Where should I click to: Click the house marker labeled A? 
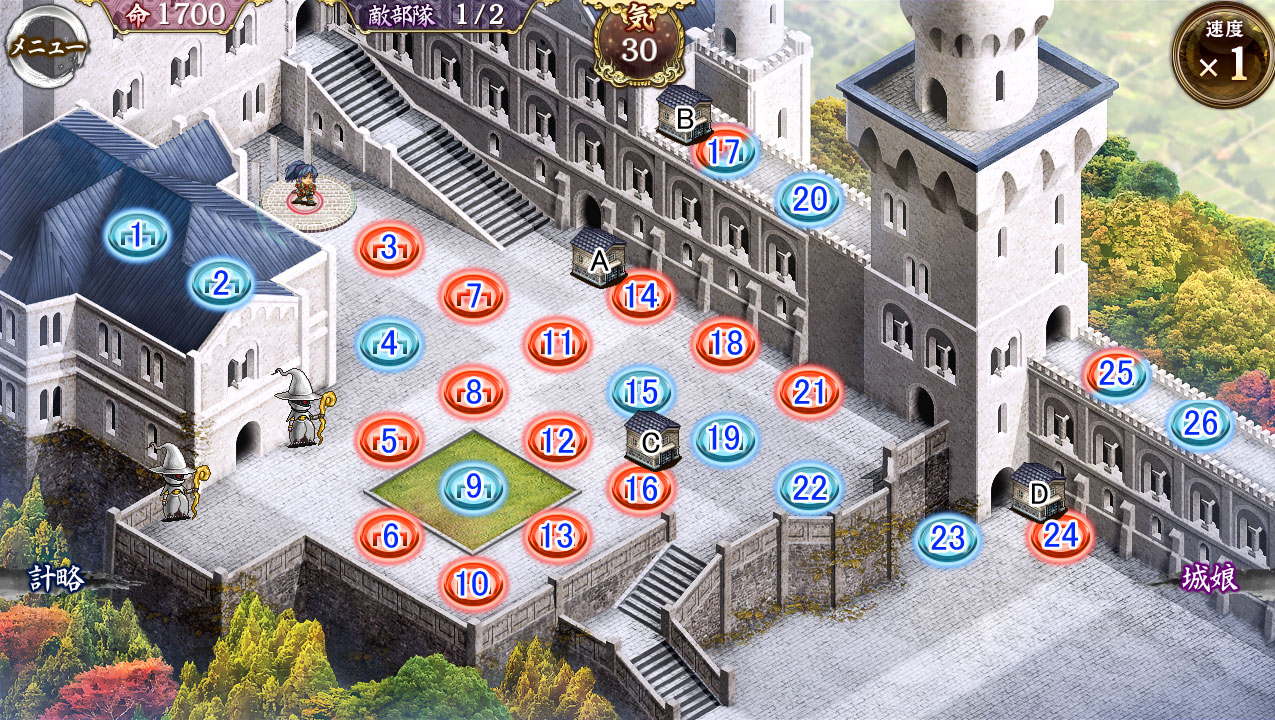click(x=598, y=257)
